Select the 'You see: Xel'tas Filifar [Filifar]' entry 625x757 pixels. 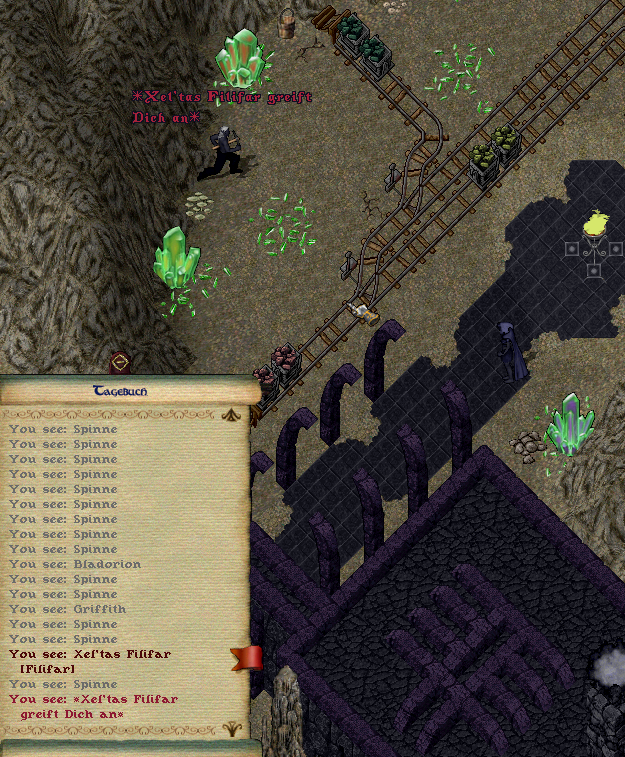(x=90, y=661)
